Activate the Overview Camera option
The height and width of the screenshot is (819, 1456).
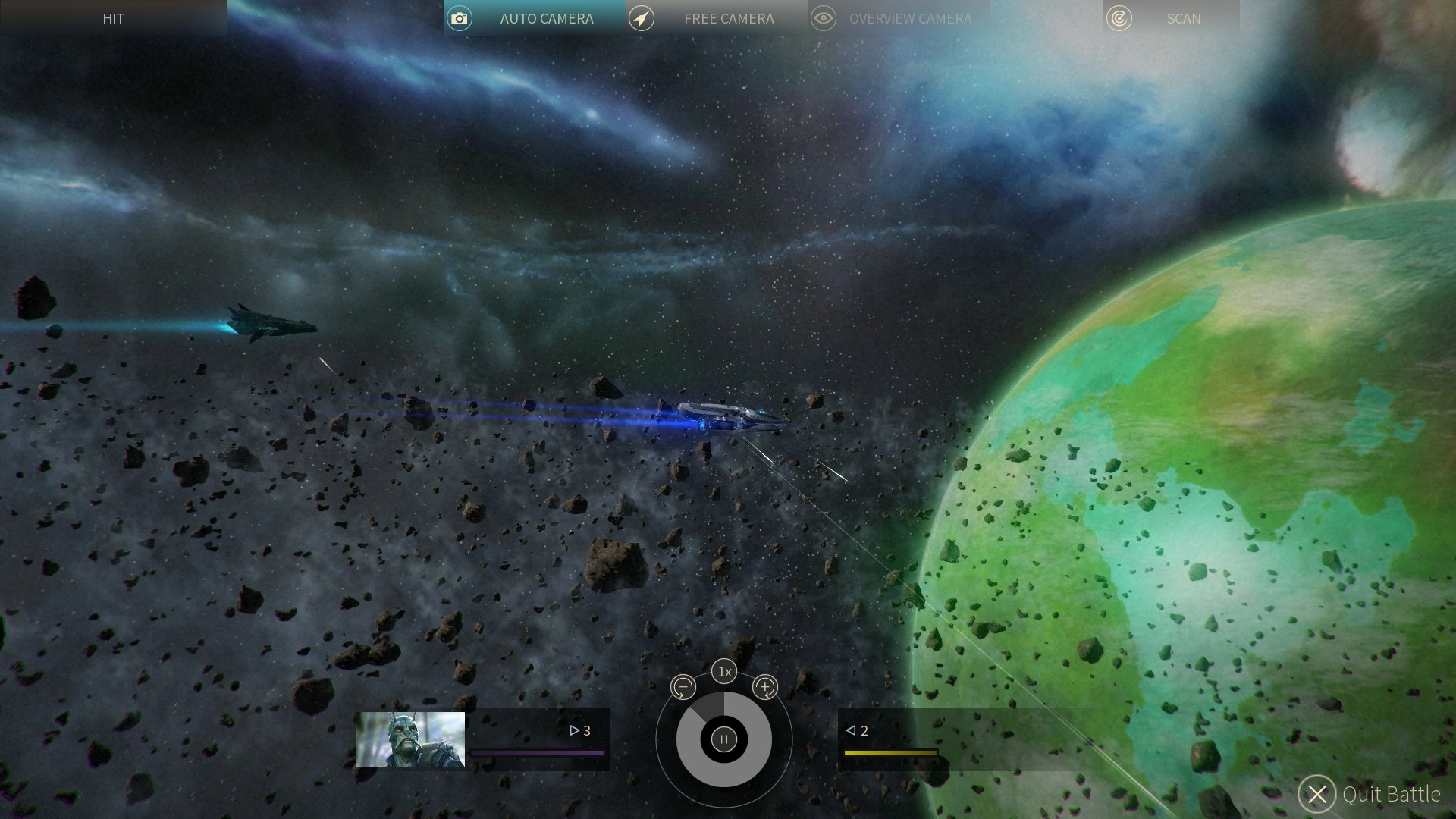pyautogui.click(x=898, y=18)
